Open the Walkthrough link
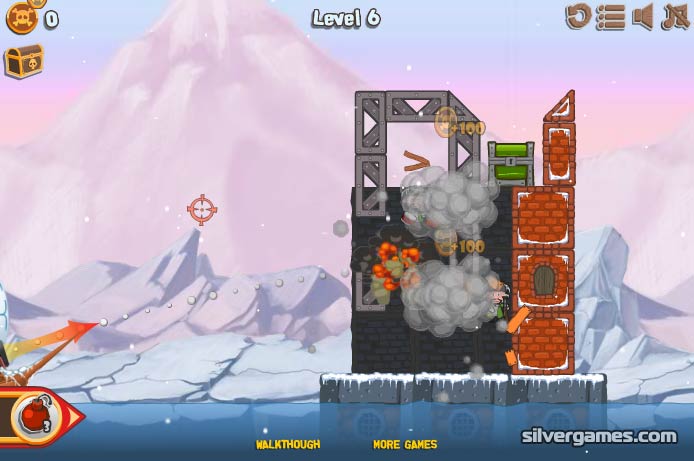This screenshot has width=694, height=461. coord(288,444)
